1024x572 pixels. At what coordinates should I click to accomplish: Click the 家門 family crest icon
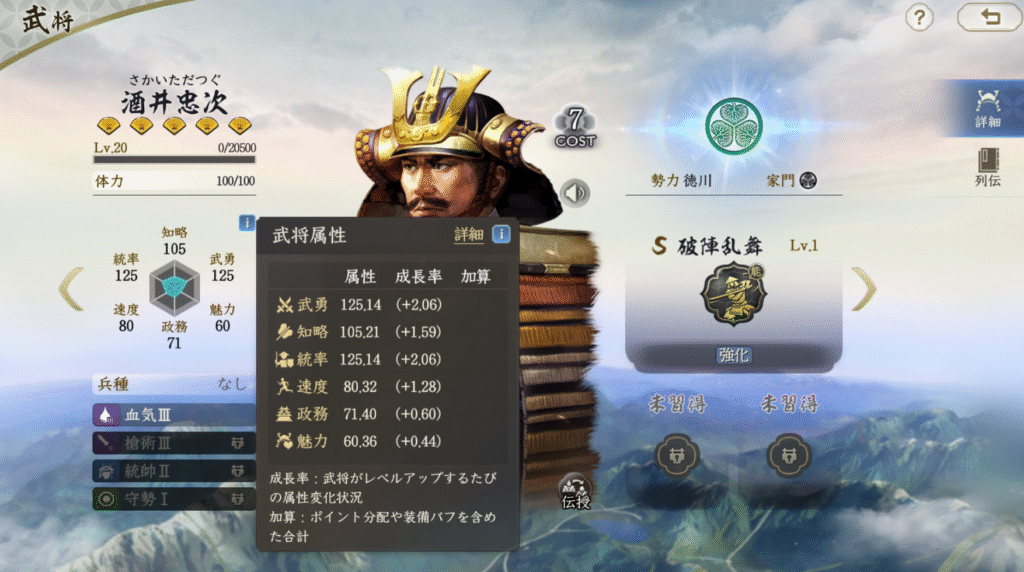point(809,181)
